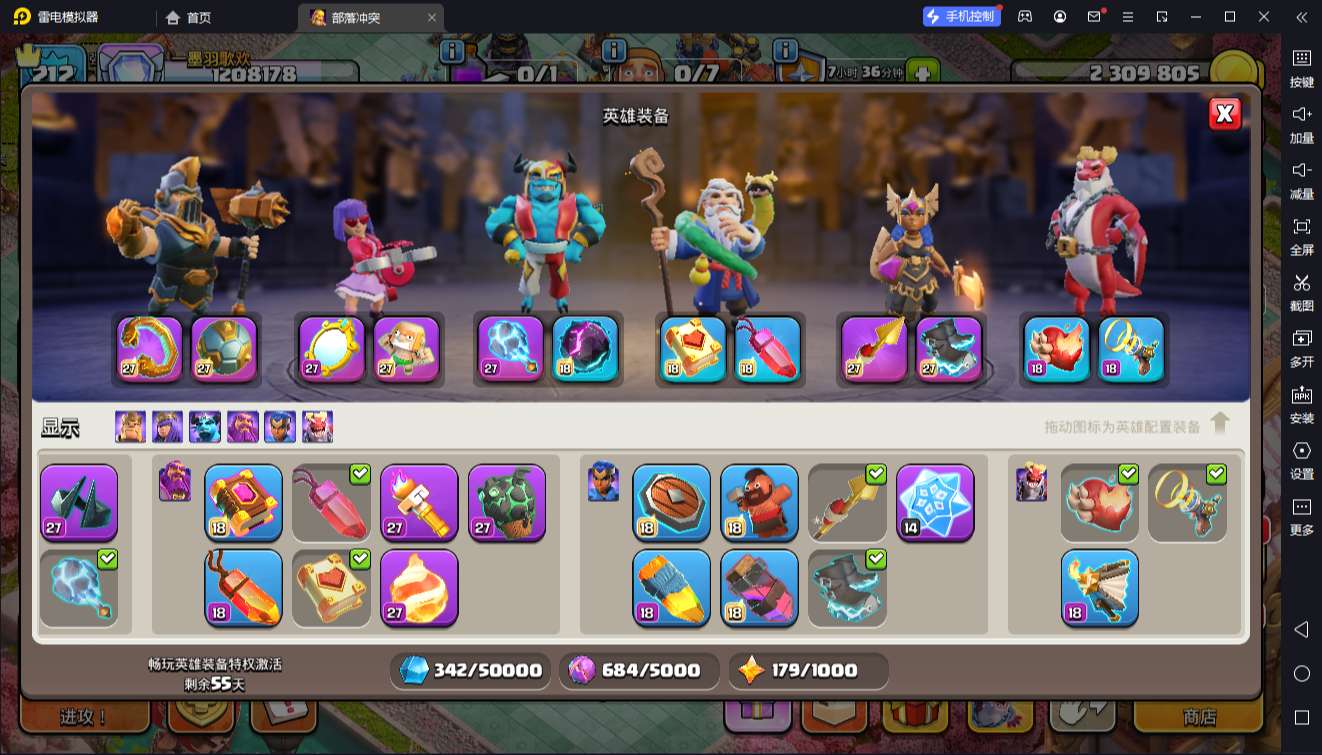The image size is (1322, 755).
Task: Close the hero equipment window
Action: point(1224,114)
